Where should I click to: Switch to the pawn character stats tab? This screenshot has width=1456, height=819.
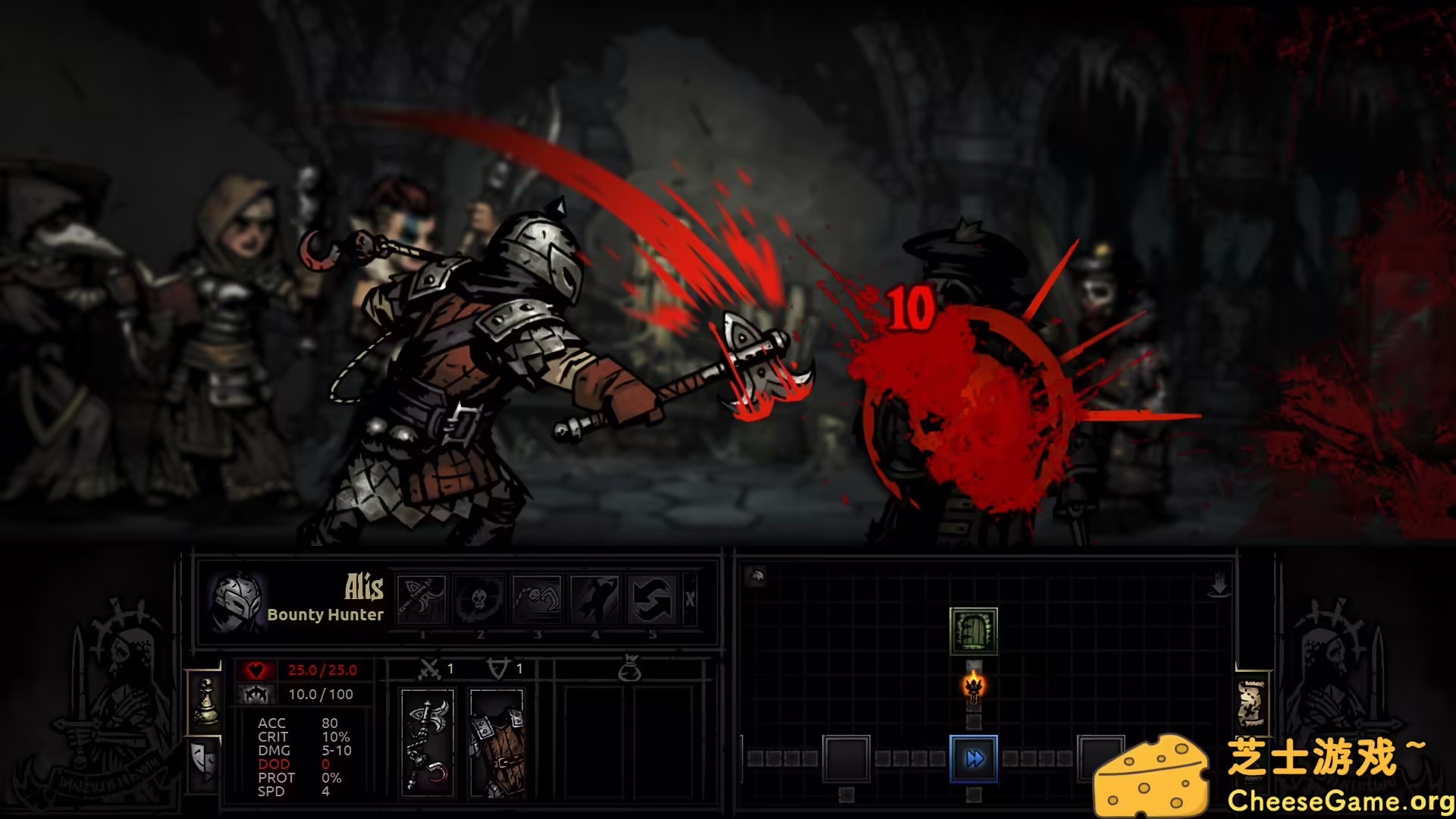(205, 701)
